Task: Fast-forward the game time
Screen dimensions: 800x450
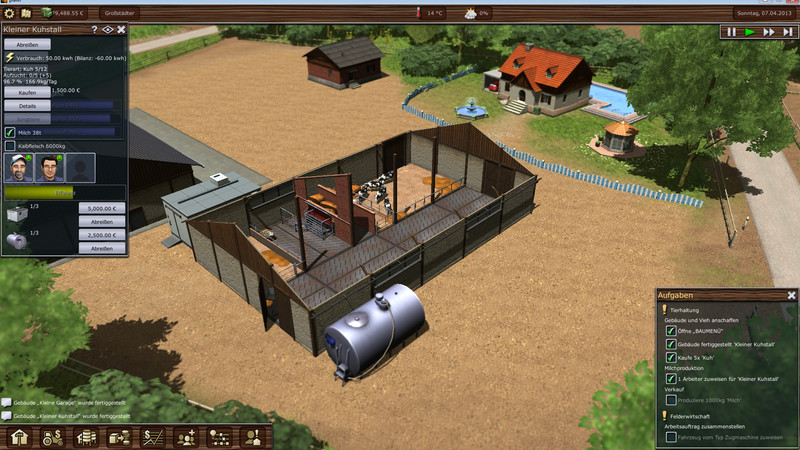Action: click(767, 32)
